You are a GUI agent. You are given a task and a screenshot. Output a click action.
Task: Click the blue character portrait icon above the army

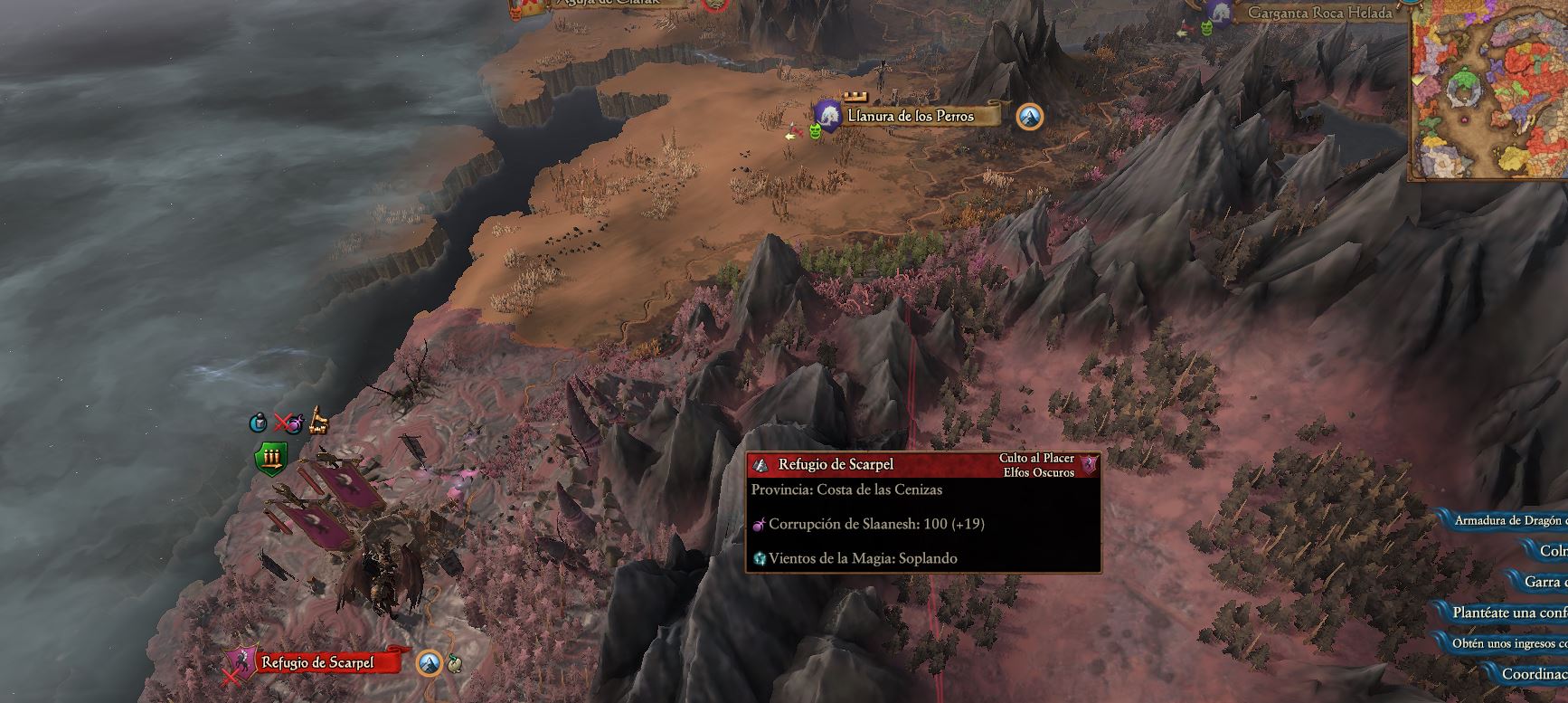(258, 422)
